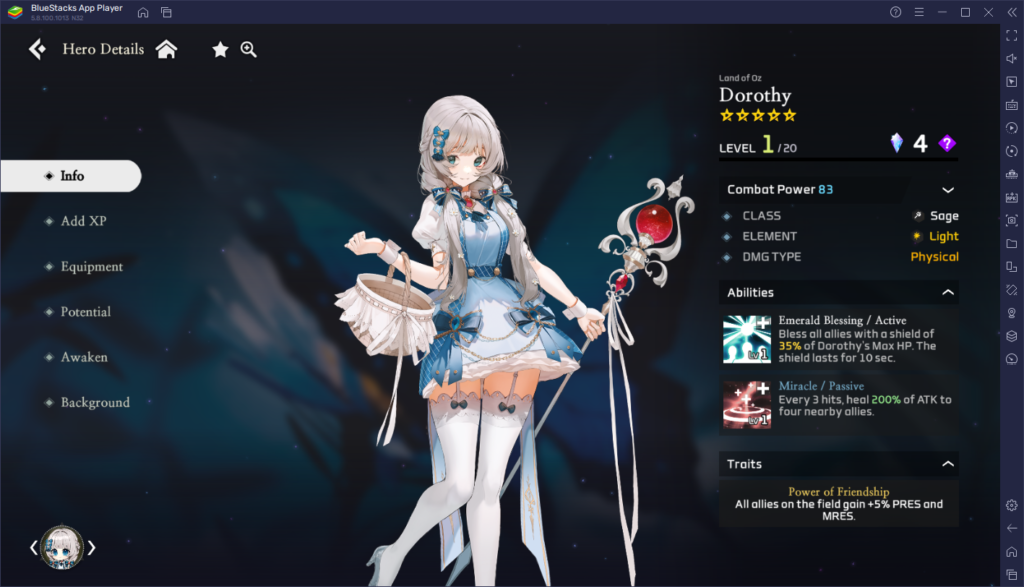Select the Emerald Blessing ability icon

click(747, 339)
